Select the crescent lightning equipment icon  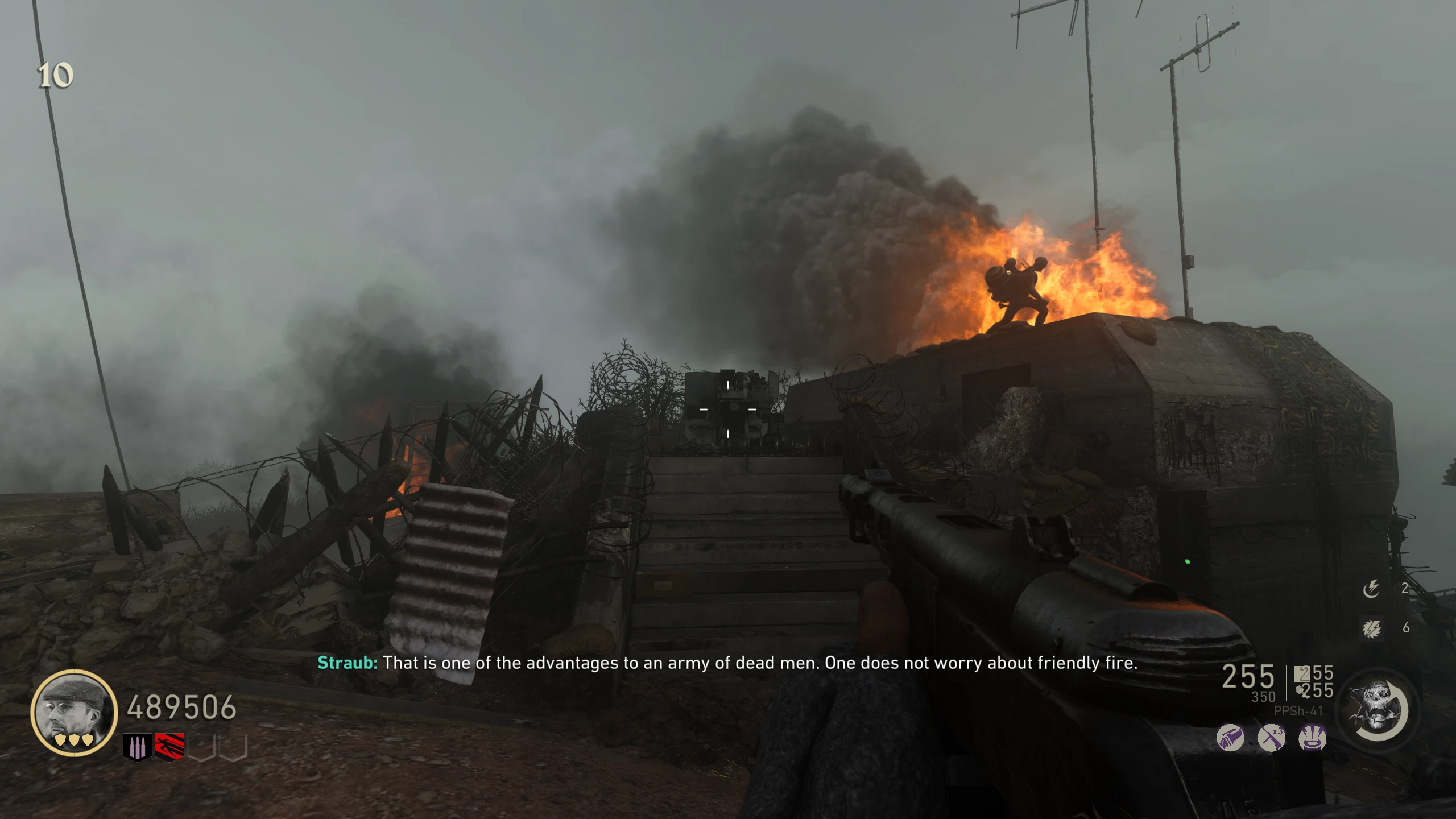tap(1371, 589)
